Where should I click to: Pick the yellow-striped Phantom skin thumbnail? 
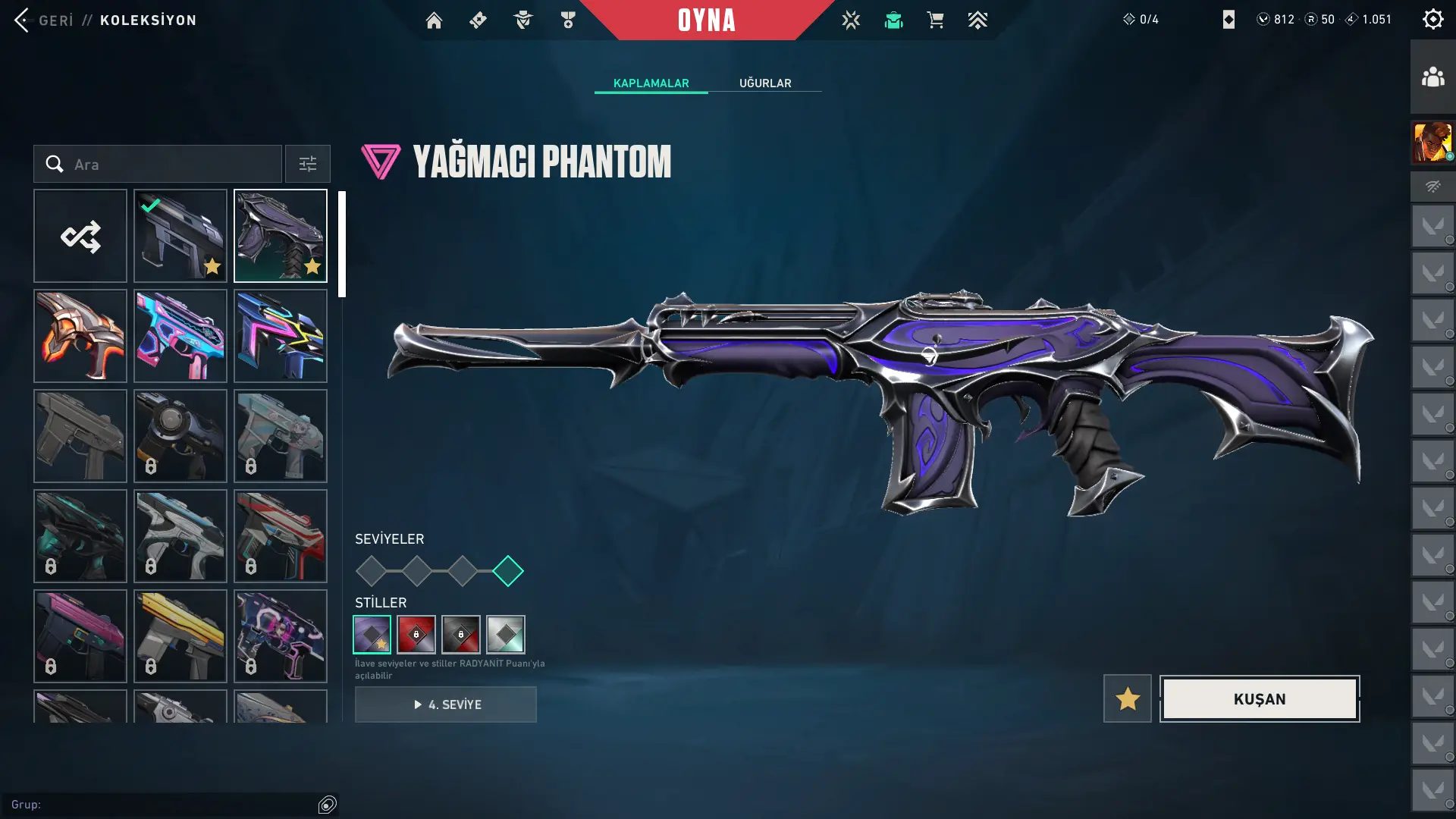pos(180,636)
